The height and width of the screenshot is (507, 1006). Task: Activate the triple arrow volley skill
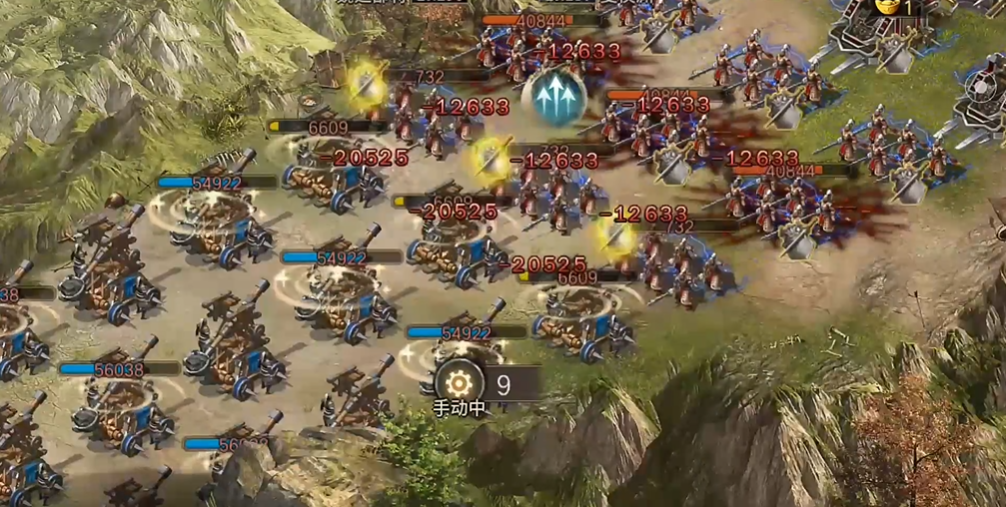(x=553, y=98)
